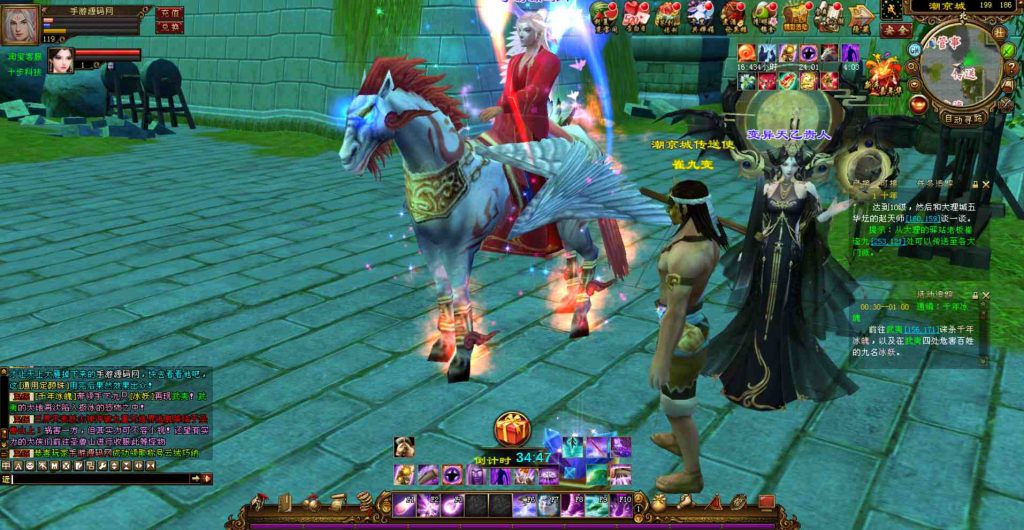Image resolution: width=1024 pixels, height=530 pixels.
Task: Select the dark-haired target portrait
Action: pyautogui.click(x=61, y=60)
